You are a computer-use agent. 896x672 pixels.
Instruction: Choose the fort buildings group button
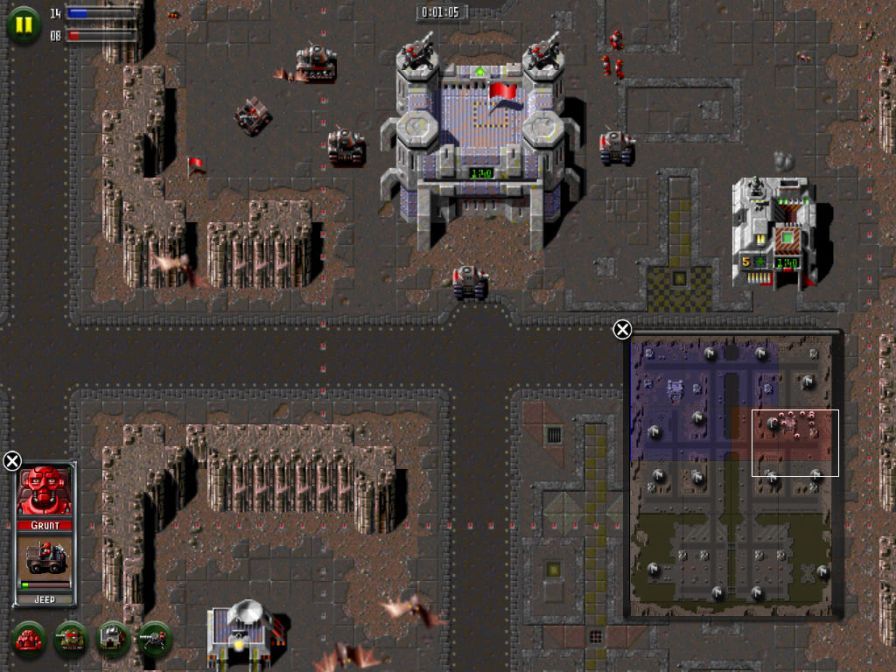click(x=112, y=637)
